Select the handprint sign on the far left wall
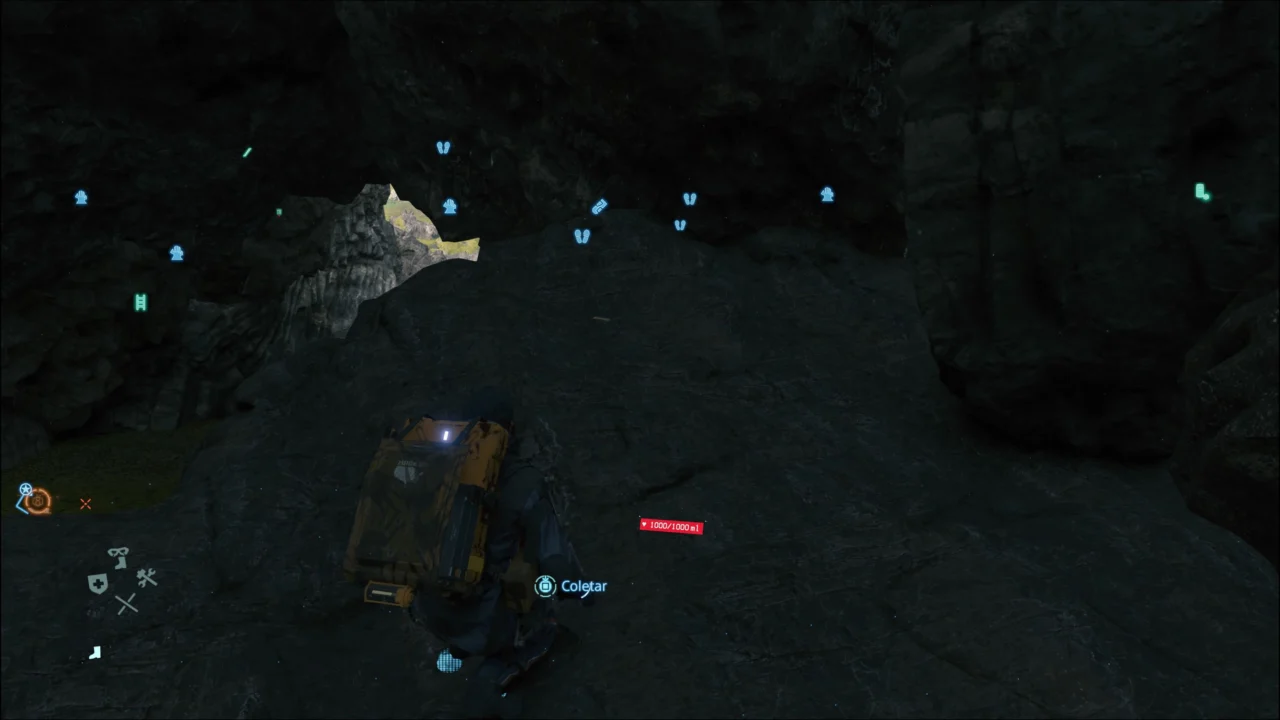Viewport: 1280px width, 720px height. click(81, 198)
